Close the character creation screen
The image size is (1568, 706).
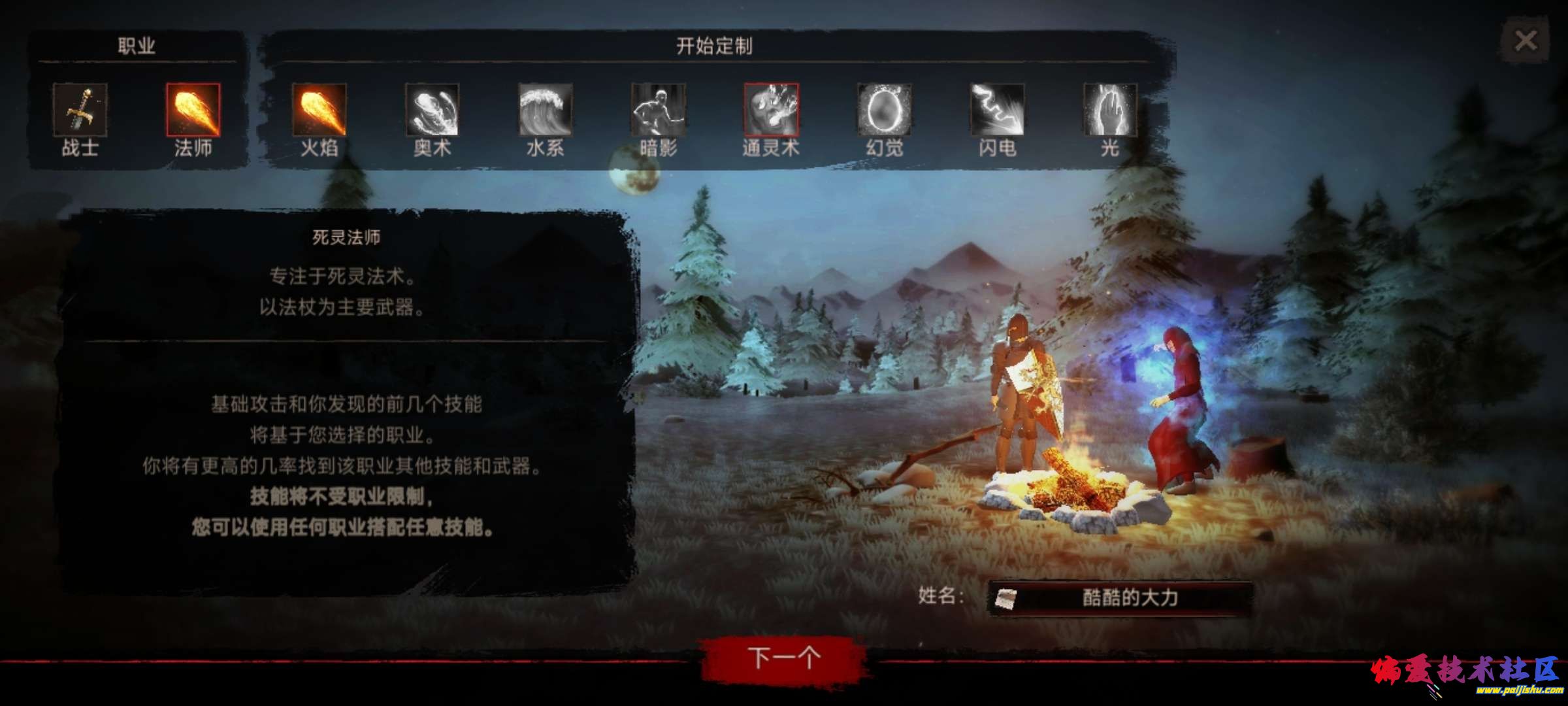(x=1526, y=41)
